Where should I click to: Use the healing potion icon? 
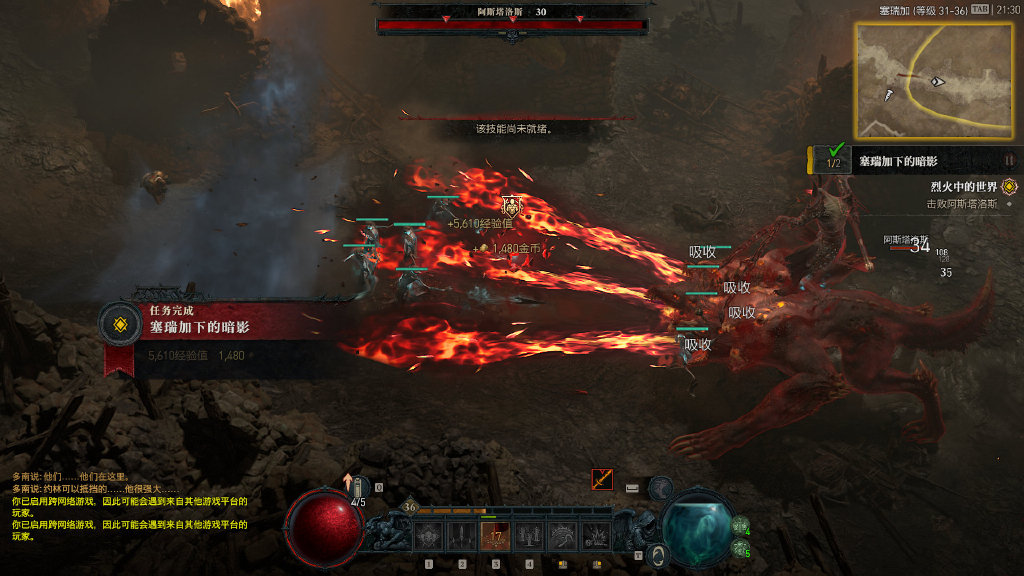359,487
